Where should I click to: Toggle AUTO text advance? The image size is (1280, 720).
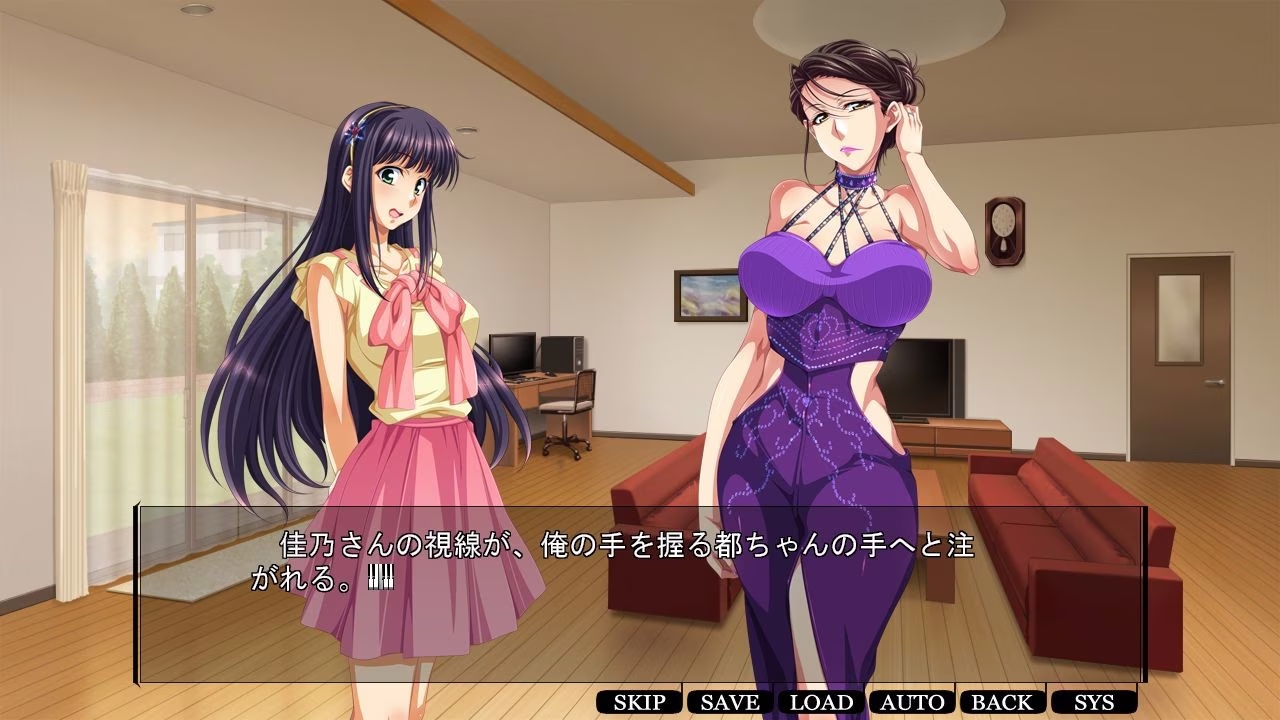point(912,702)
